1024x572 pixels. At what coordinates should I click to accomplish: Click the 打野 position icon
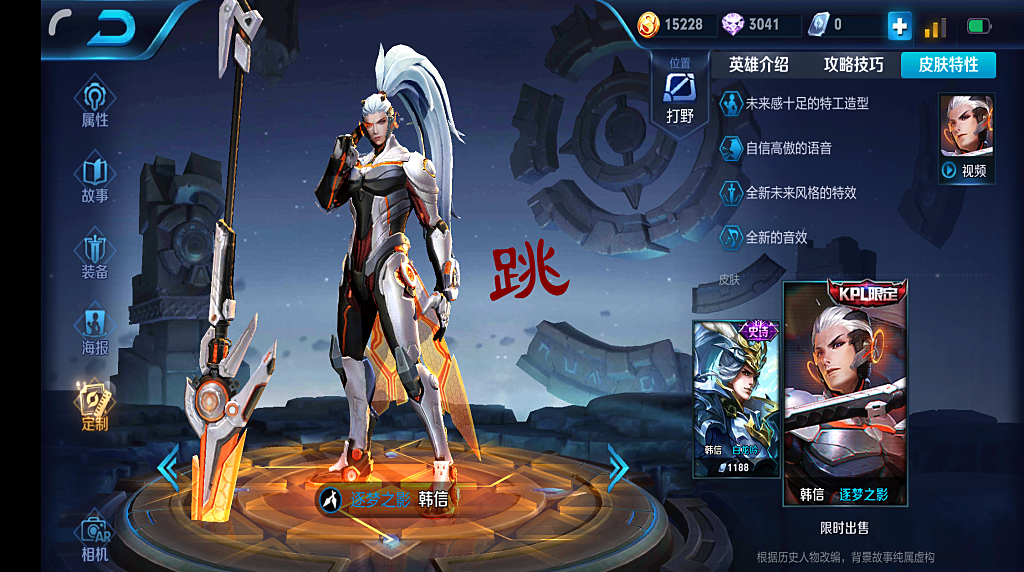pyautogui.click(x=680, y=93)
